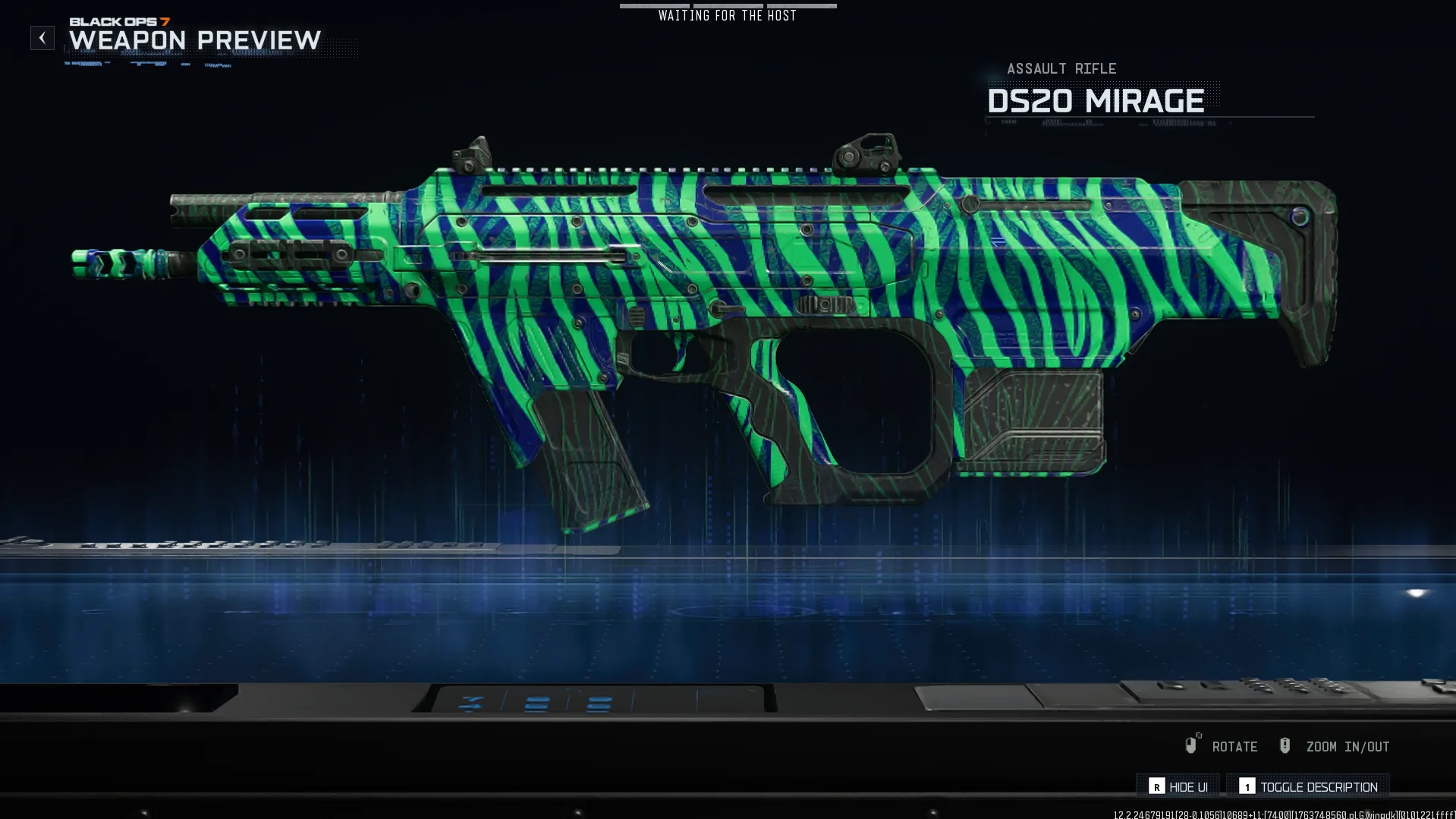Image resolution: width=1456 pixels, height=819 pixels.
Task: Toggle the weapon description
Action: tap(1309, 786)
